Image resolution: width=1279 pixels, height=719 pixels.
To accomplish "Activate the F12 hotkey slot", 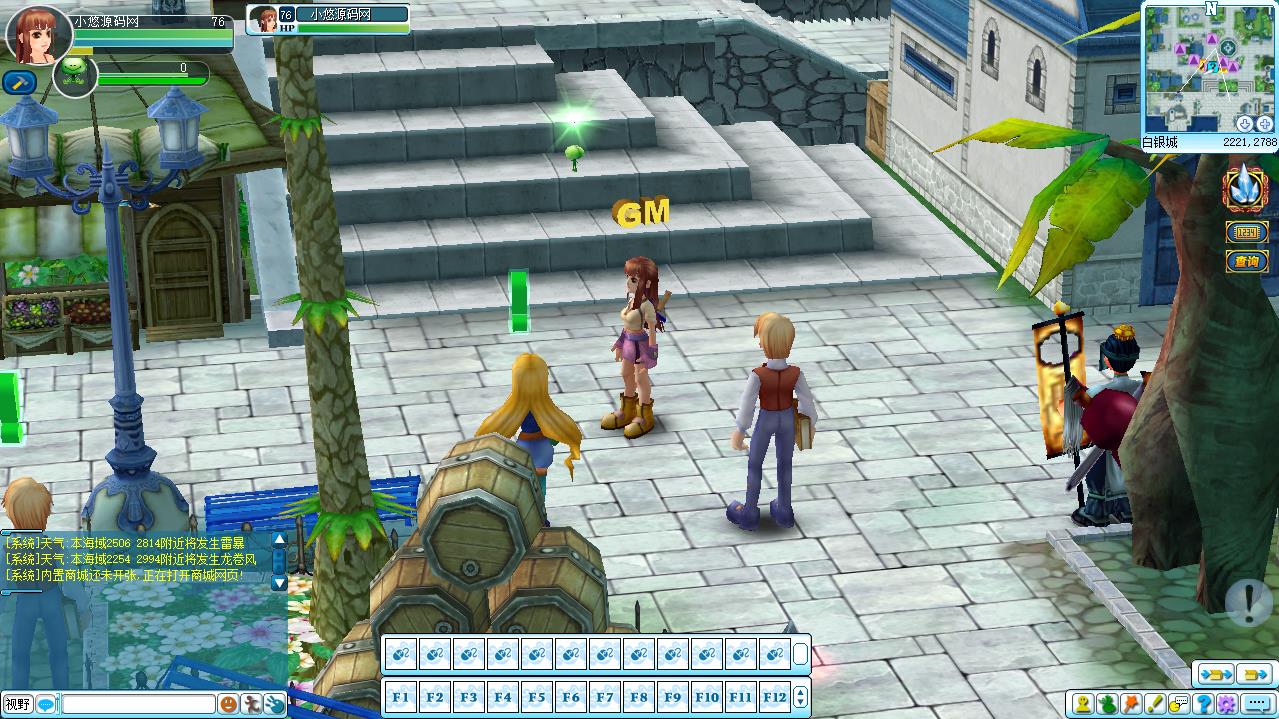I will (x=774, y=696).
